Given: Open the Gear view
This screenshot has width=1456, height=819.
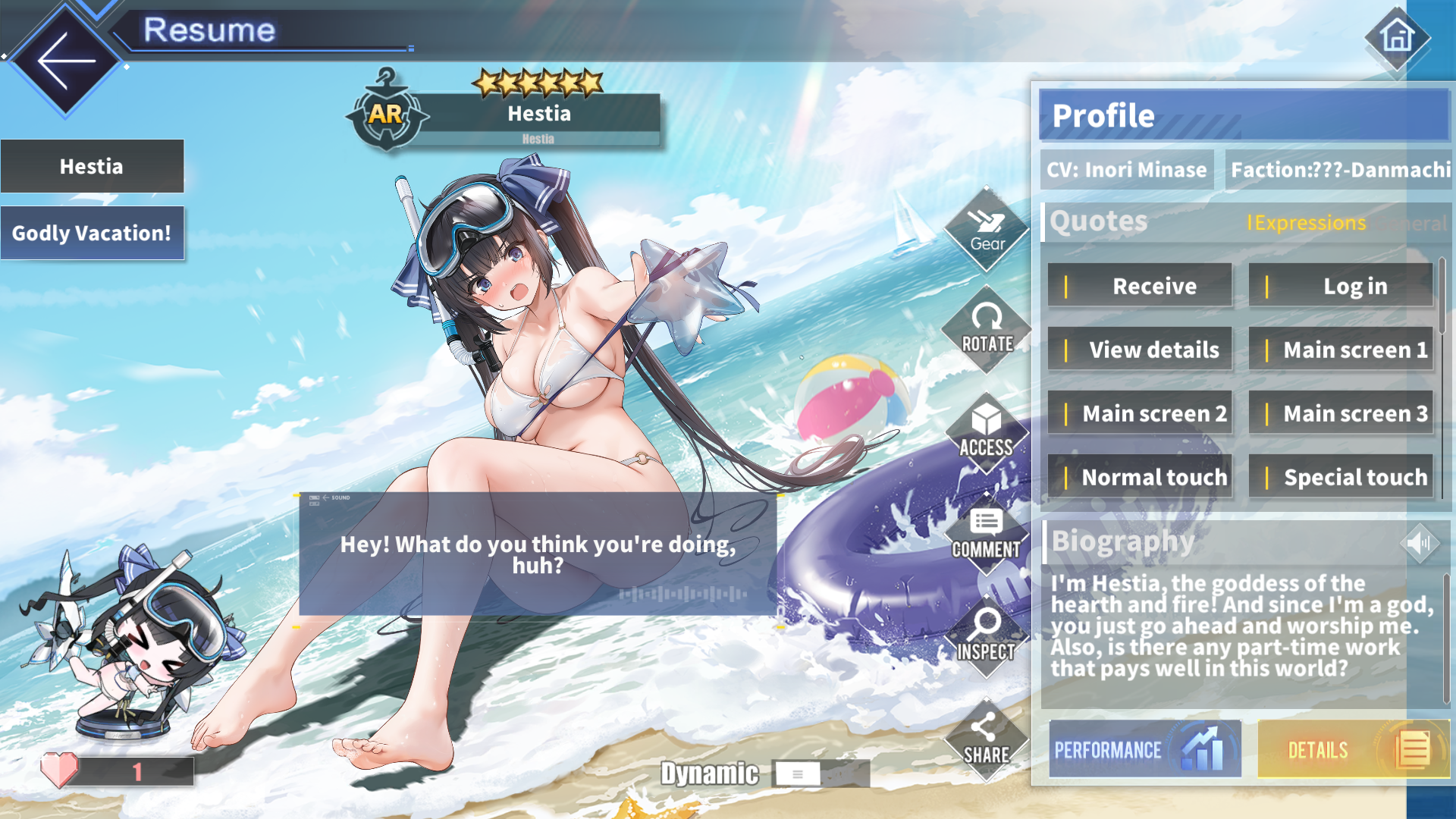Looking at the screenshot, I should [x=987, y=229].
